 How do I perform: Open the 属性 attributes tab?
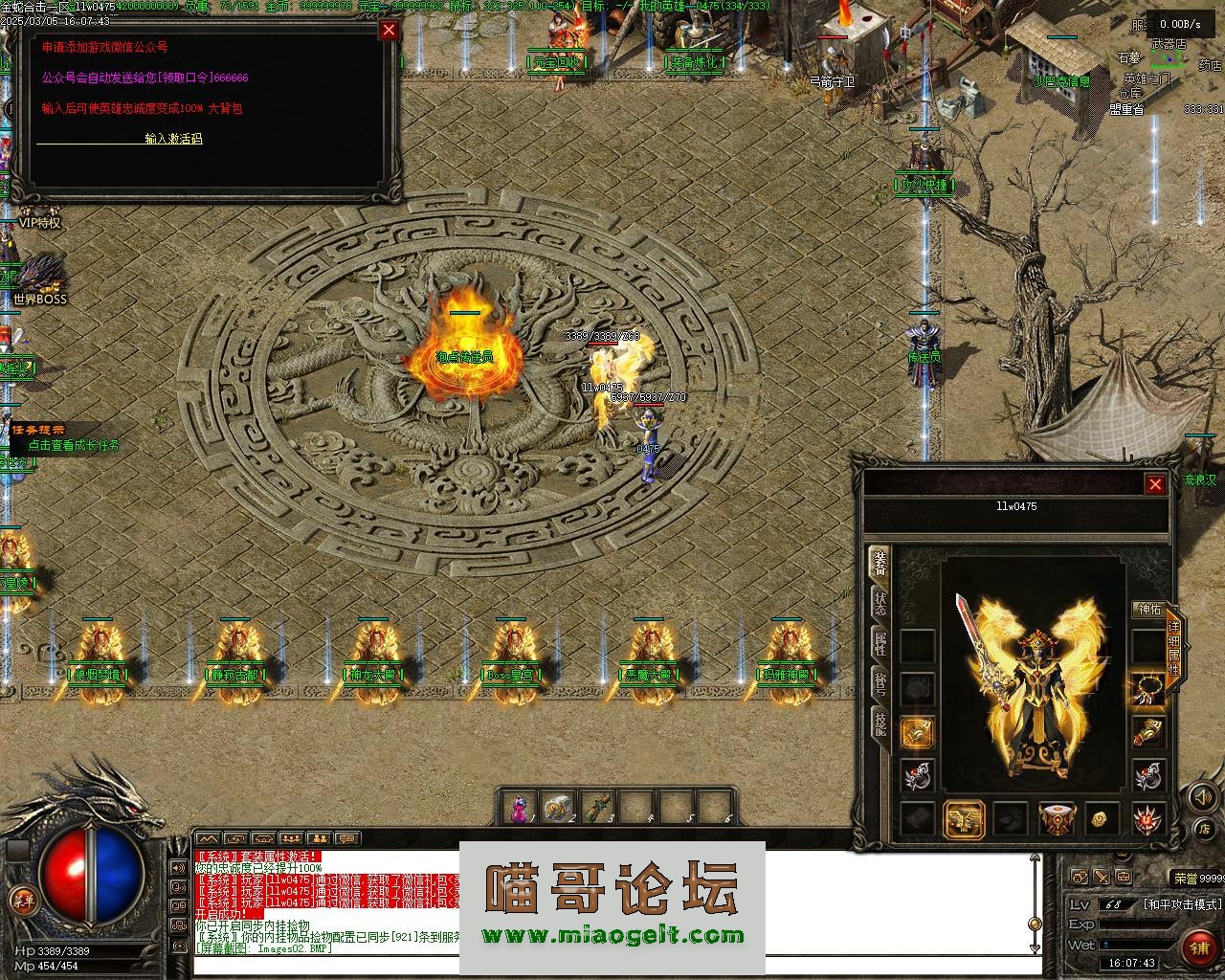[880, 644]
